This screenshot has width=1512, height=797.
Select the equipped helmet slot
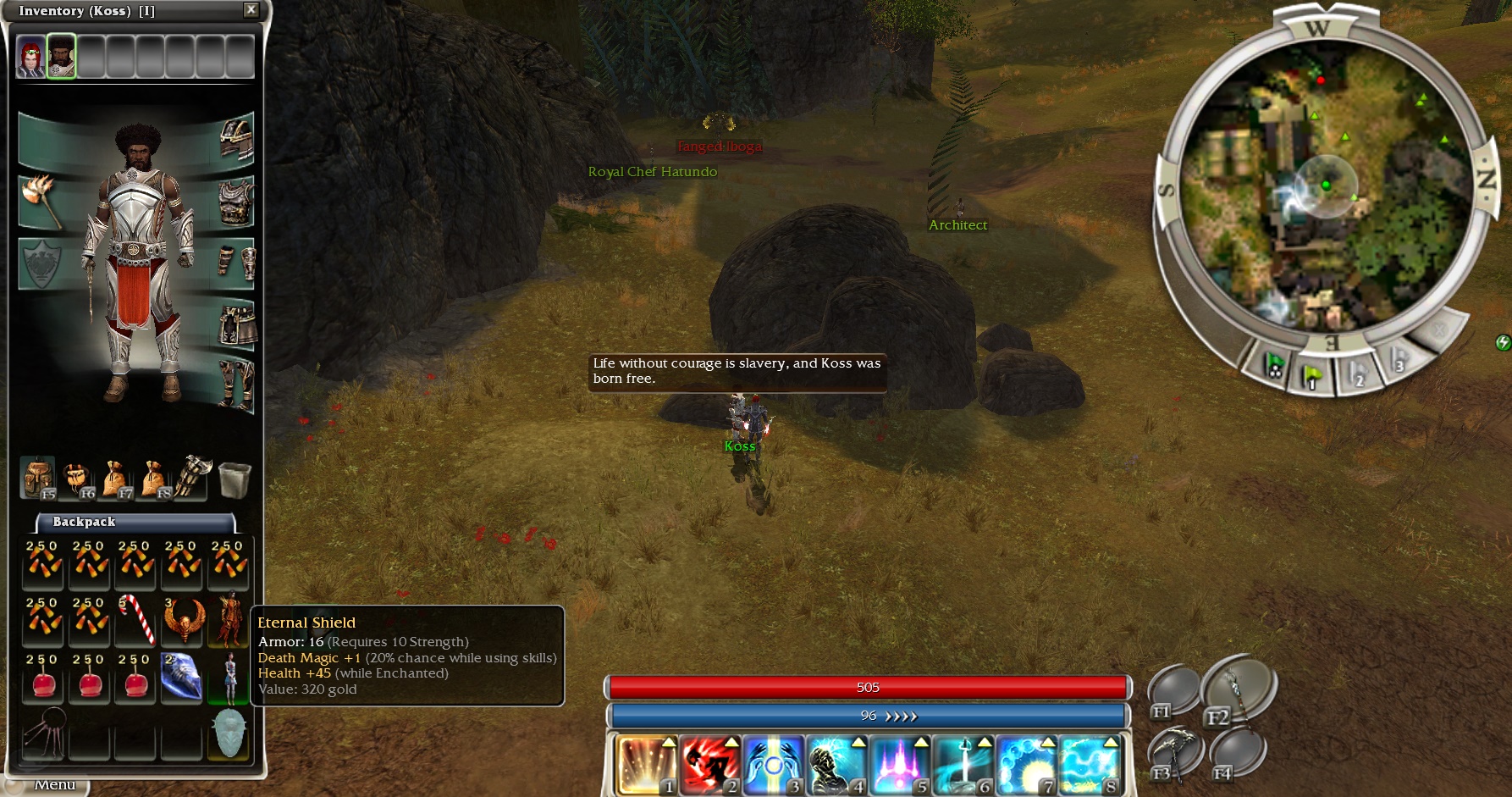click(236, 140)
